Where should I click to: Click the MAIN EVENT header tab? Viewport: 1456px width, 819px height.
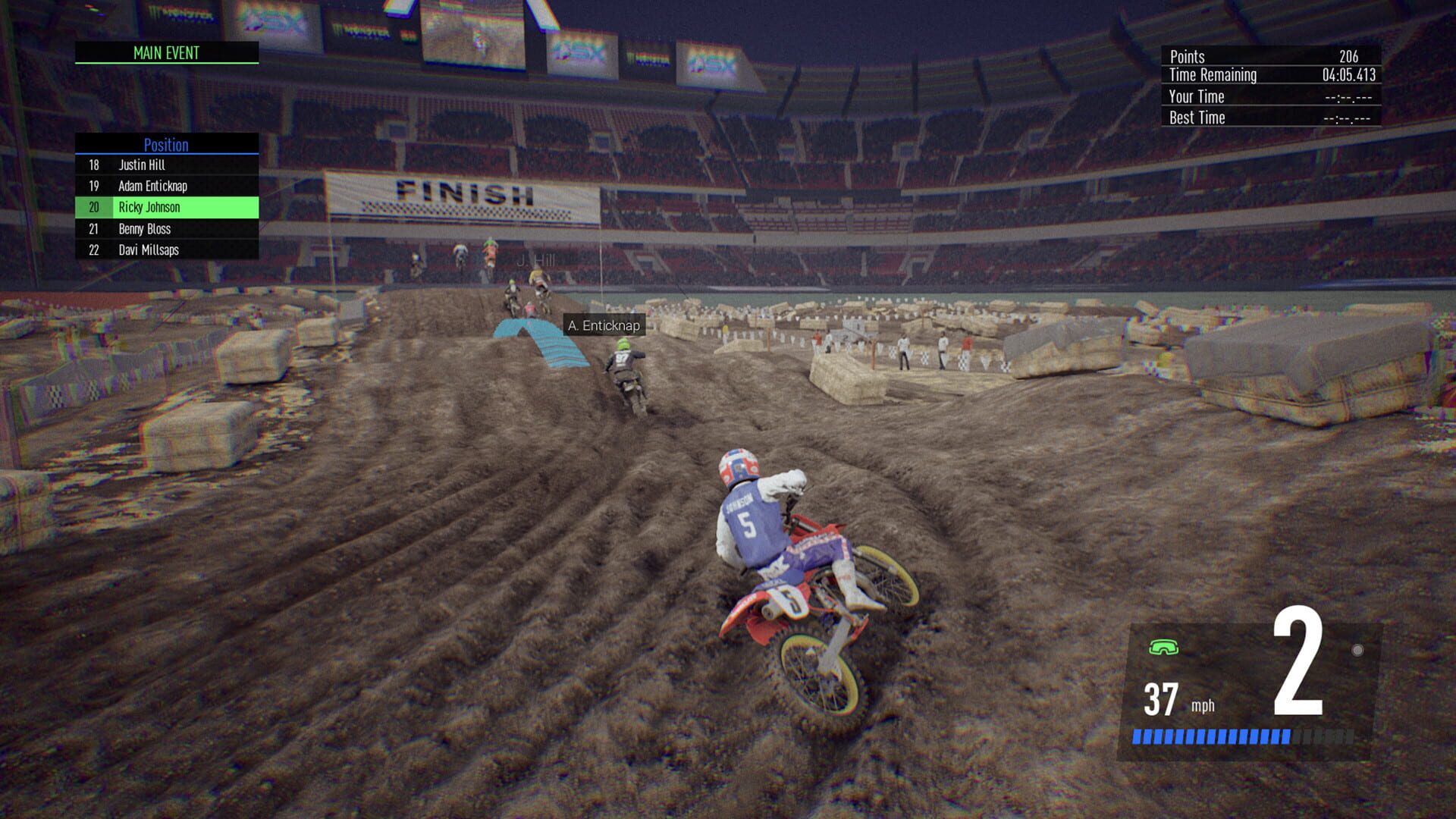(x=166, y=53)
